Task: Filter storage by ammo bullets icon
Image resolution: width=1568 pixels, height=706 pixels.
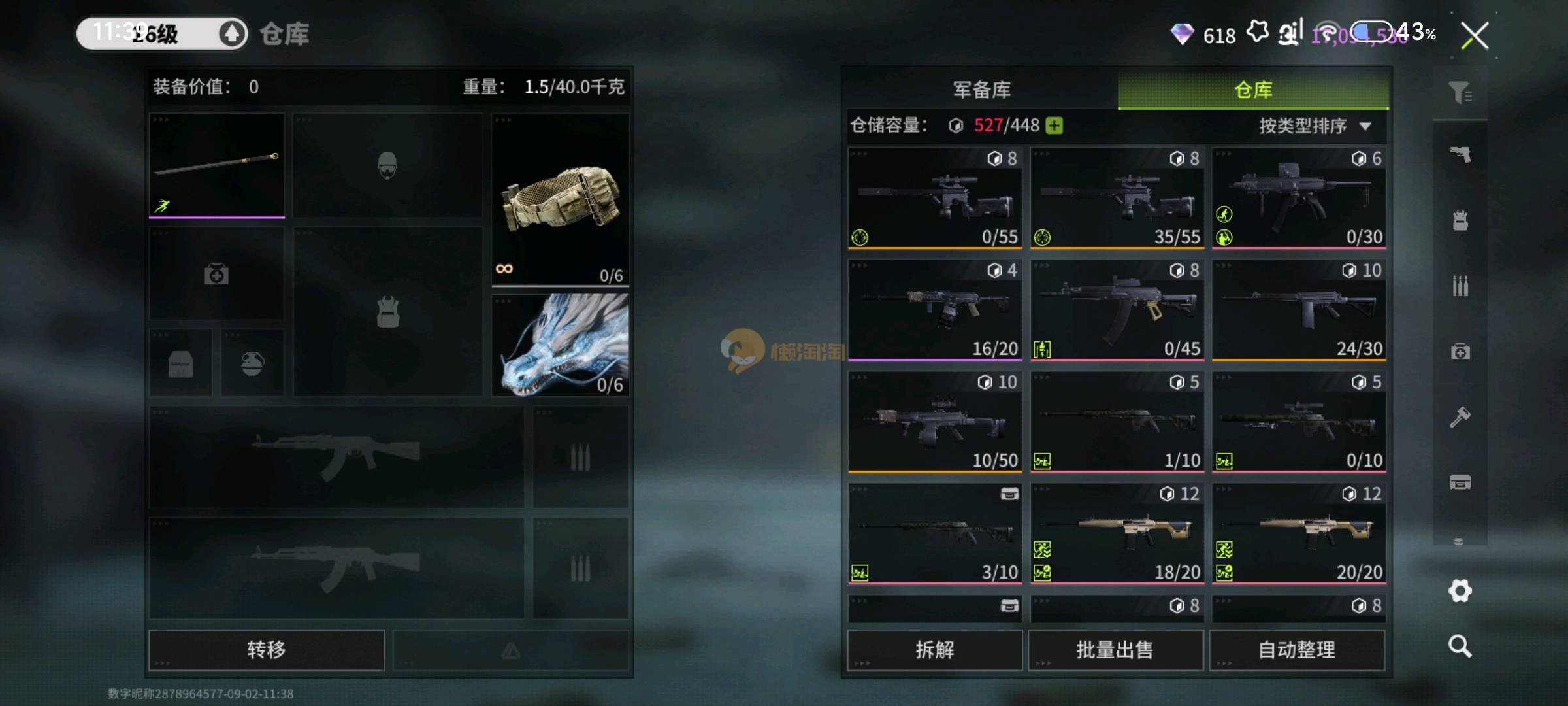Action: point(1460,286)
